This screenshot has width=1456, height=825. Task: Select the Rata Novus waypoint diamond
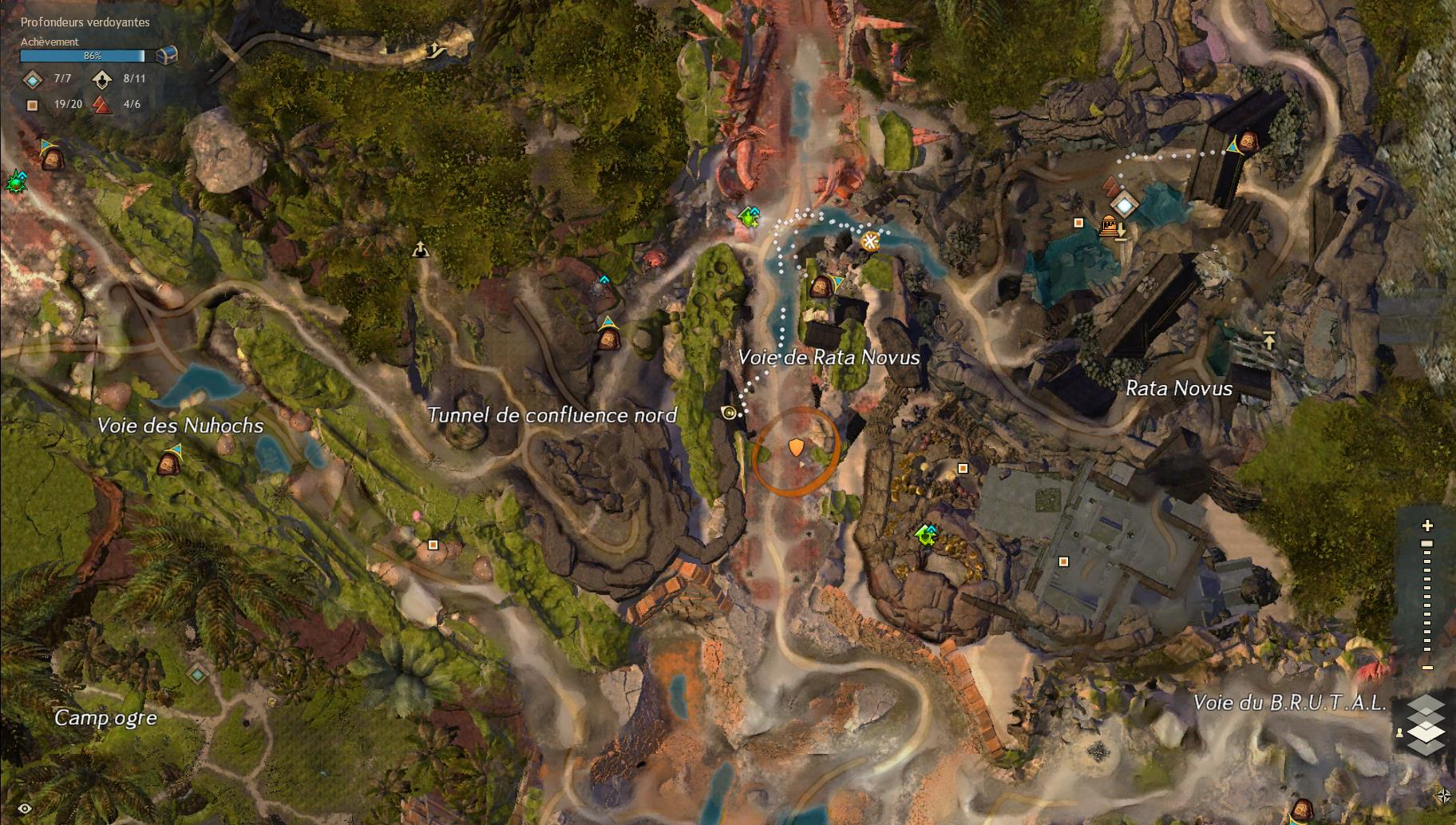pyautogui.click(x=1124, y=205)
